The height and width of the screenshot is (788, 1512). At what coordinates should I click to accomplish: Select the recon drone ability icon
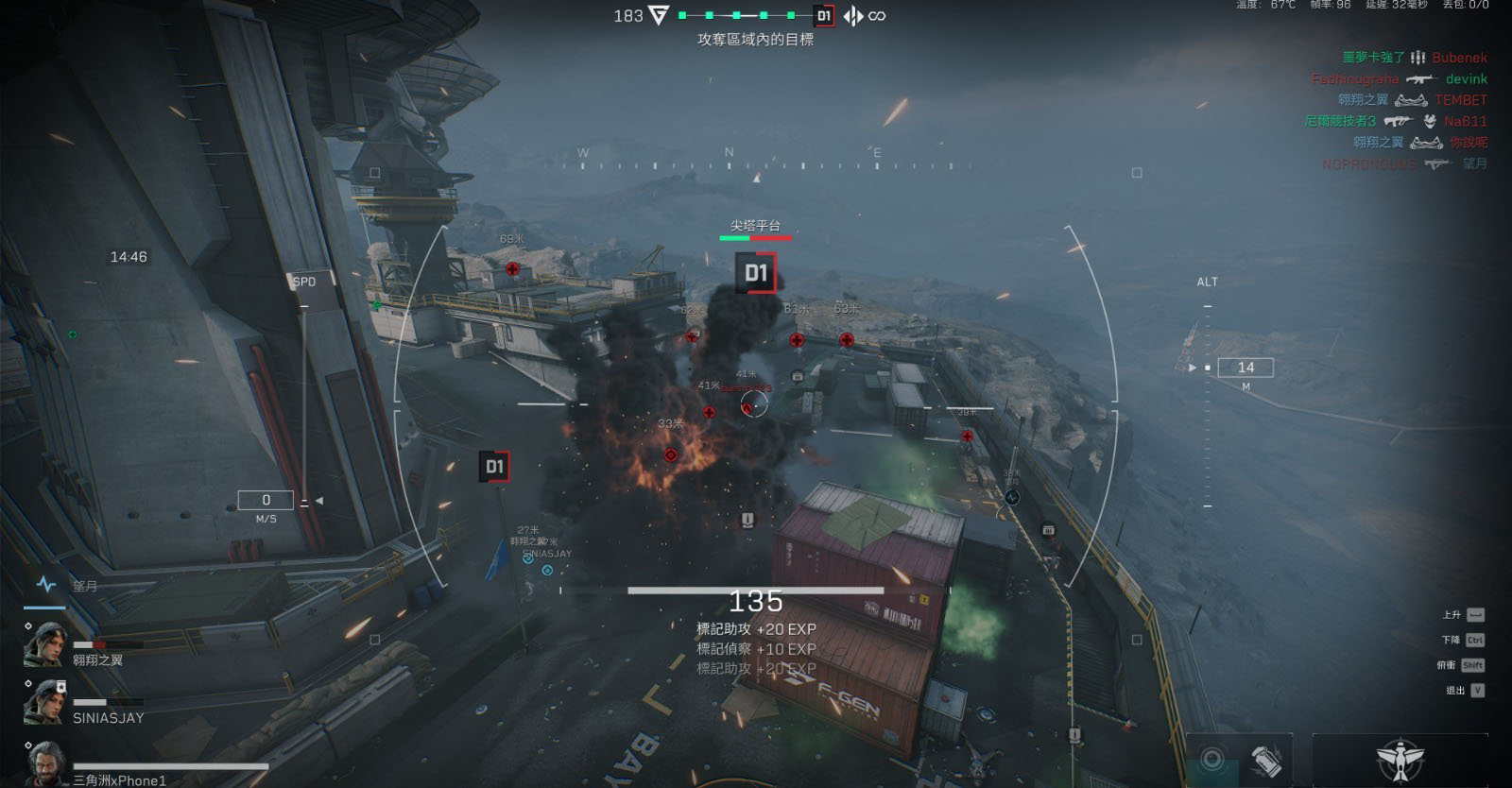tap(1400, 760)
